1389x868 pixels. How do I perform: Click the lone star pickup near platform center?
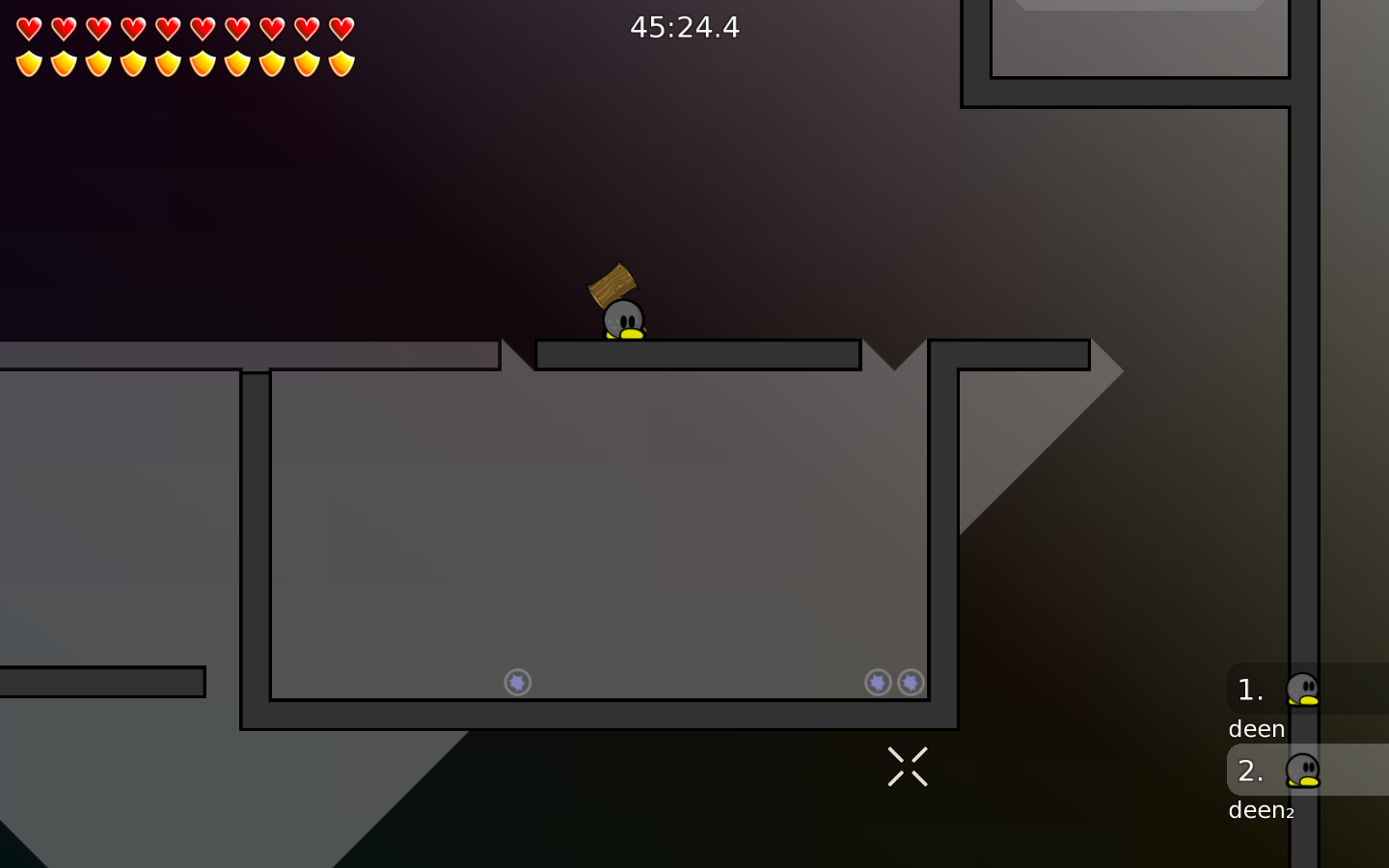517,682
